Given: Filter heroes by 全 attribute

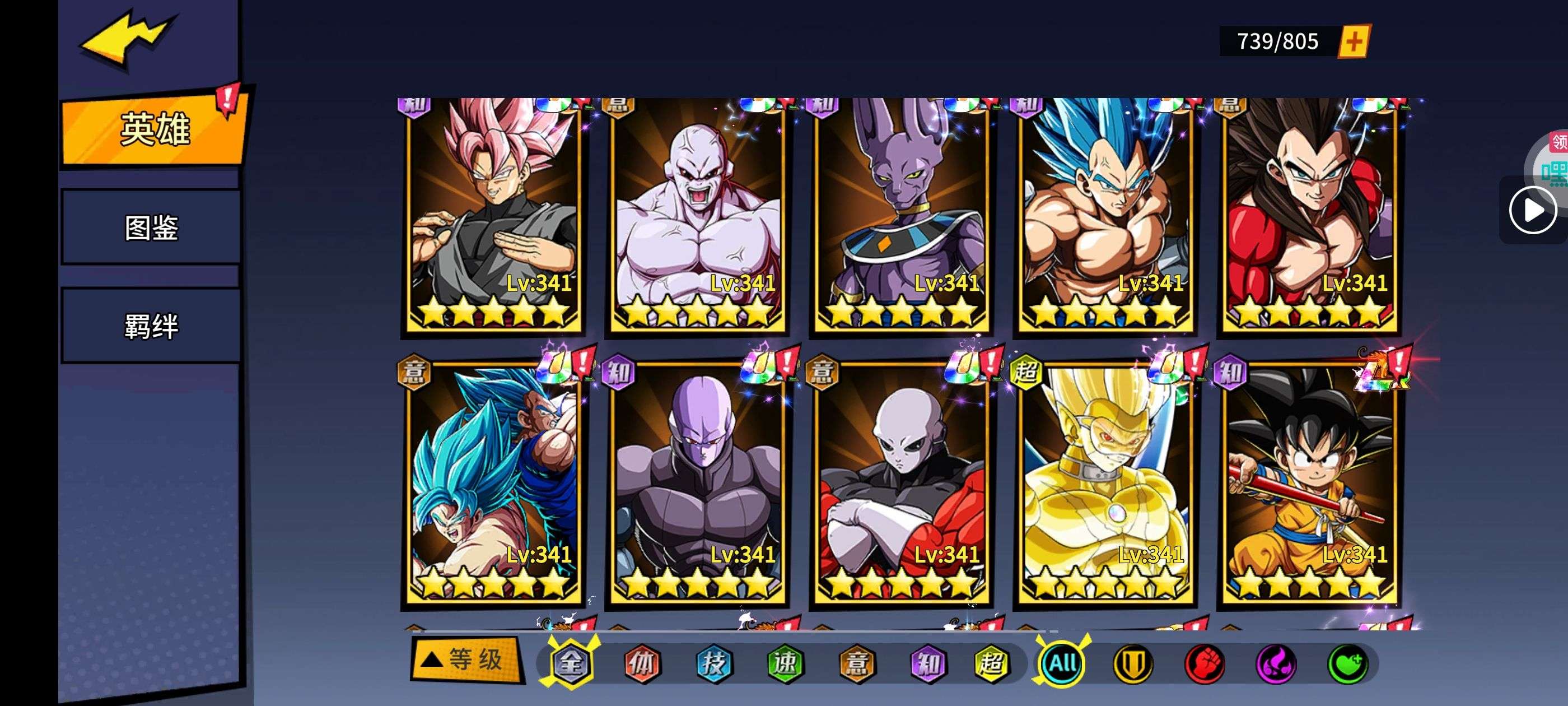Looking at the screenshot, I should (x=570, y=663).
